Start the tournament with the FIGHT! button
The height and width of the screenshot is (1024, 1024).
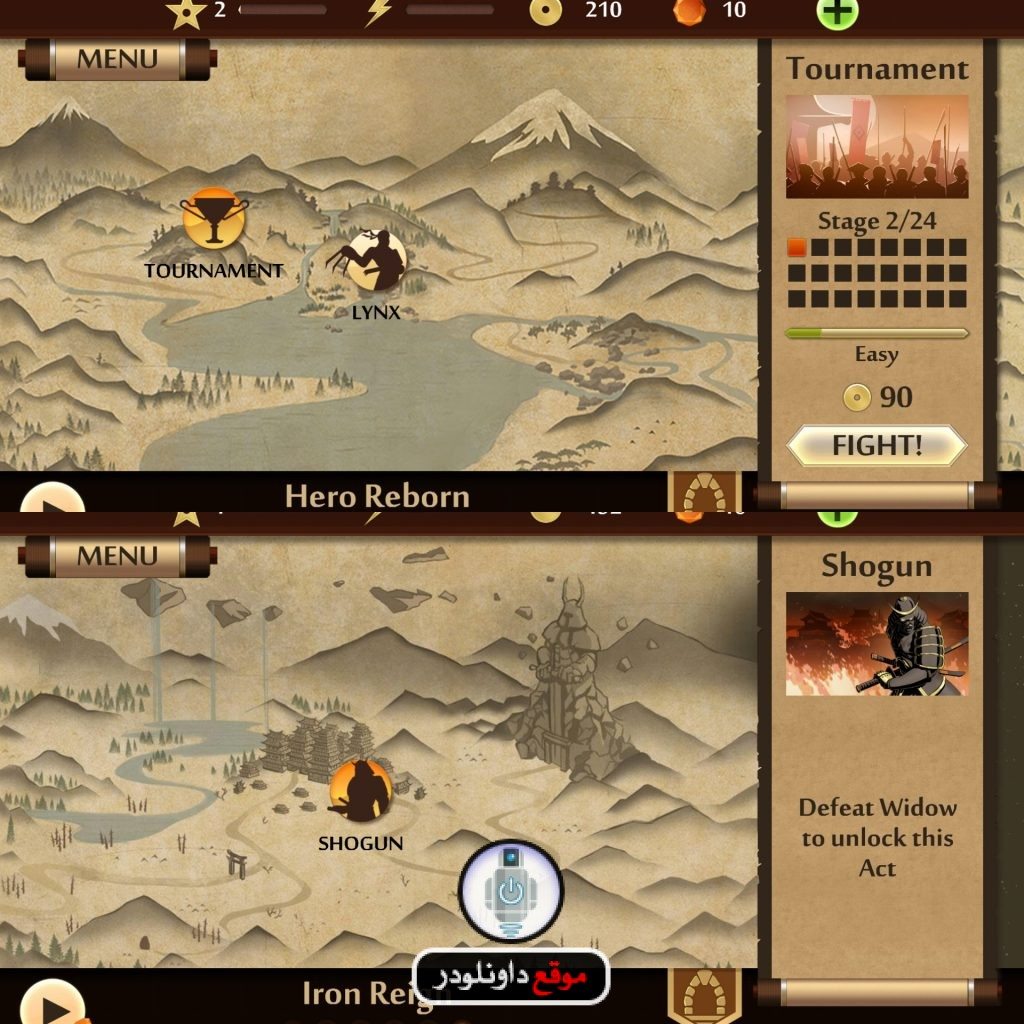tap(877, 446)
